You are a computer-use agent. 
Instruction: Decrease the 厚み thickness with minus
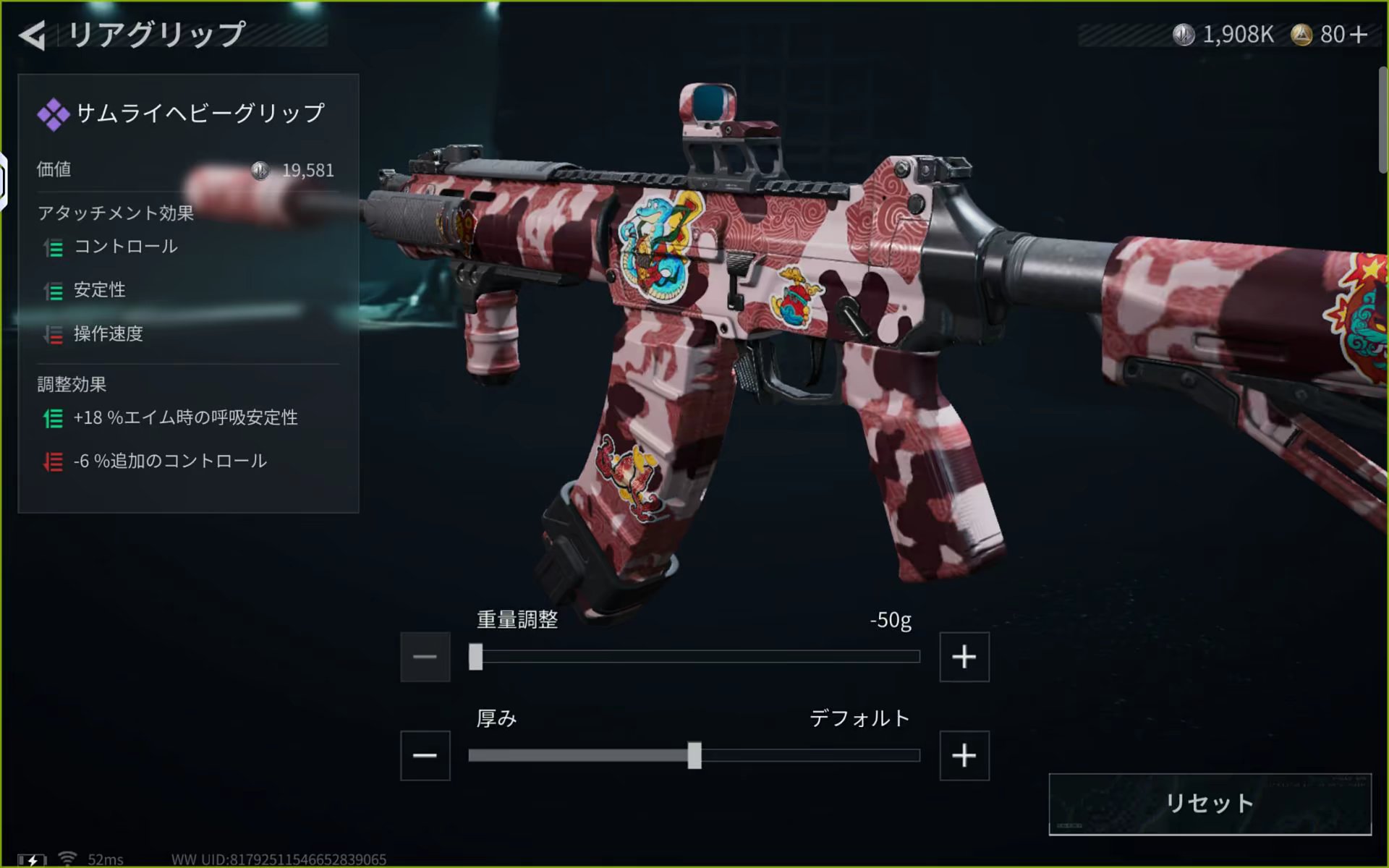tap(425, 756)
